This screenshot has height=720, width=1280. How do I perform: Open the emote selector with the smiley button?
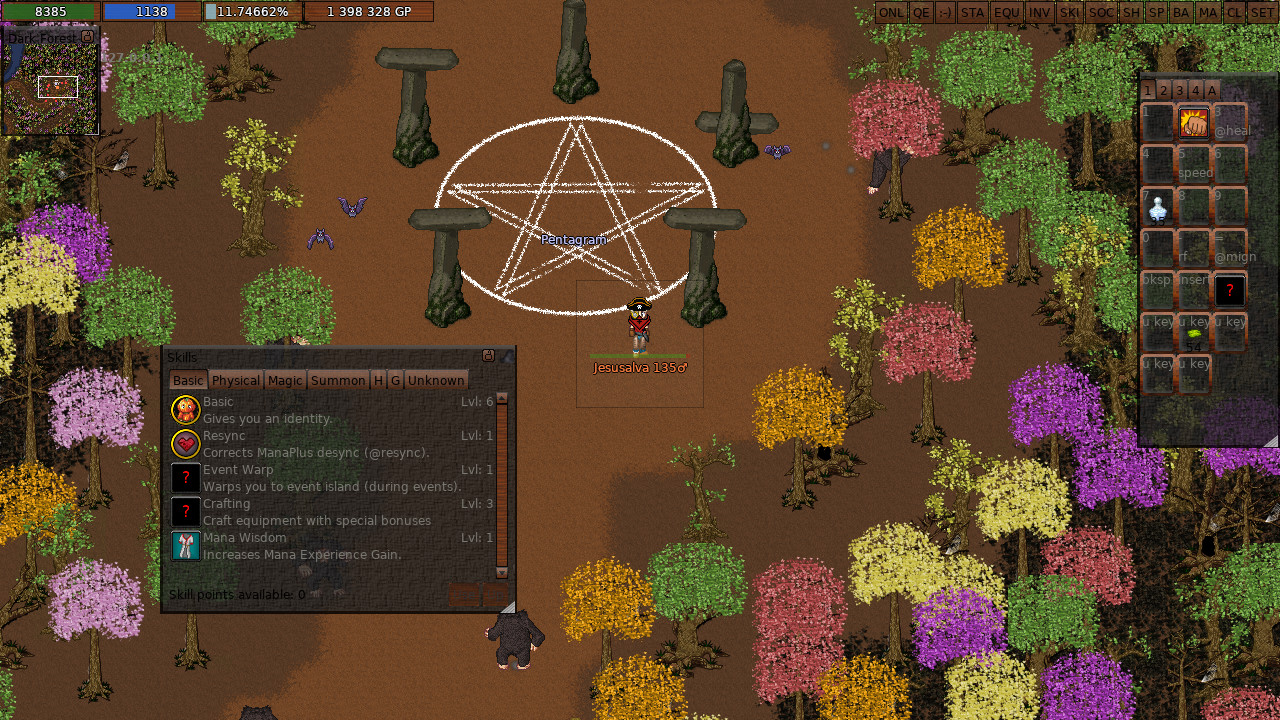click(944, 12)
